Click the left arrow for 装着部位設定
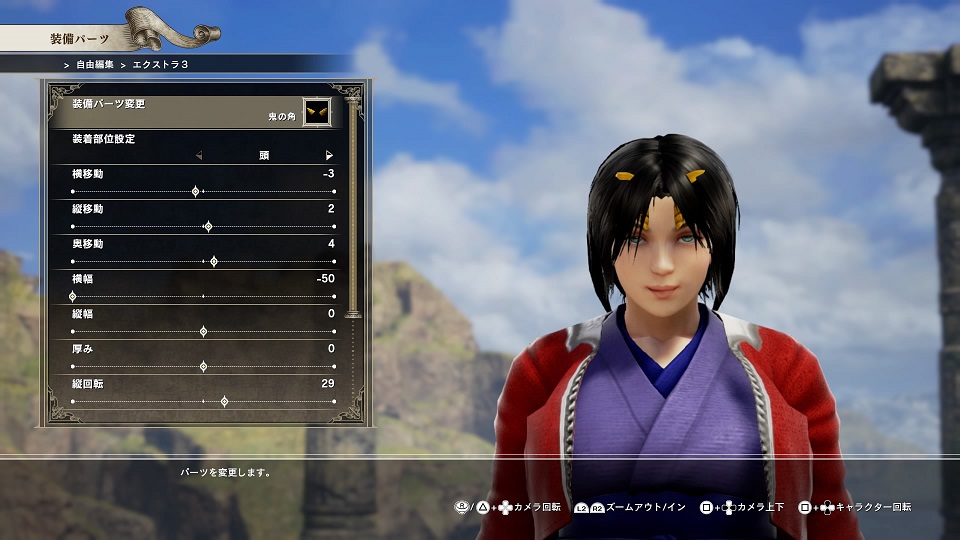 click(x=198, y=155)
